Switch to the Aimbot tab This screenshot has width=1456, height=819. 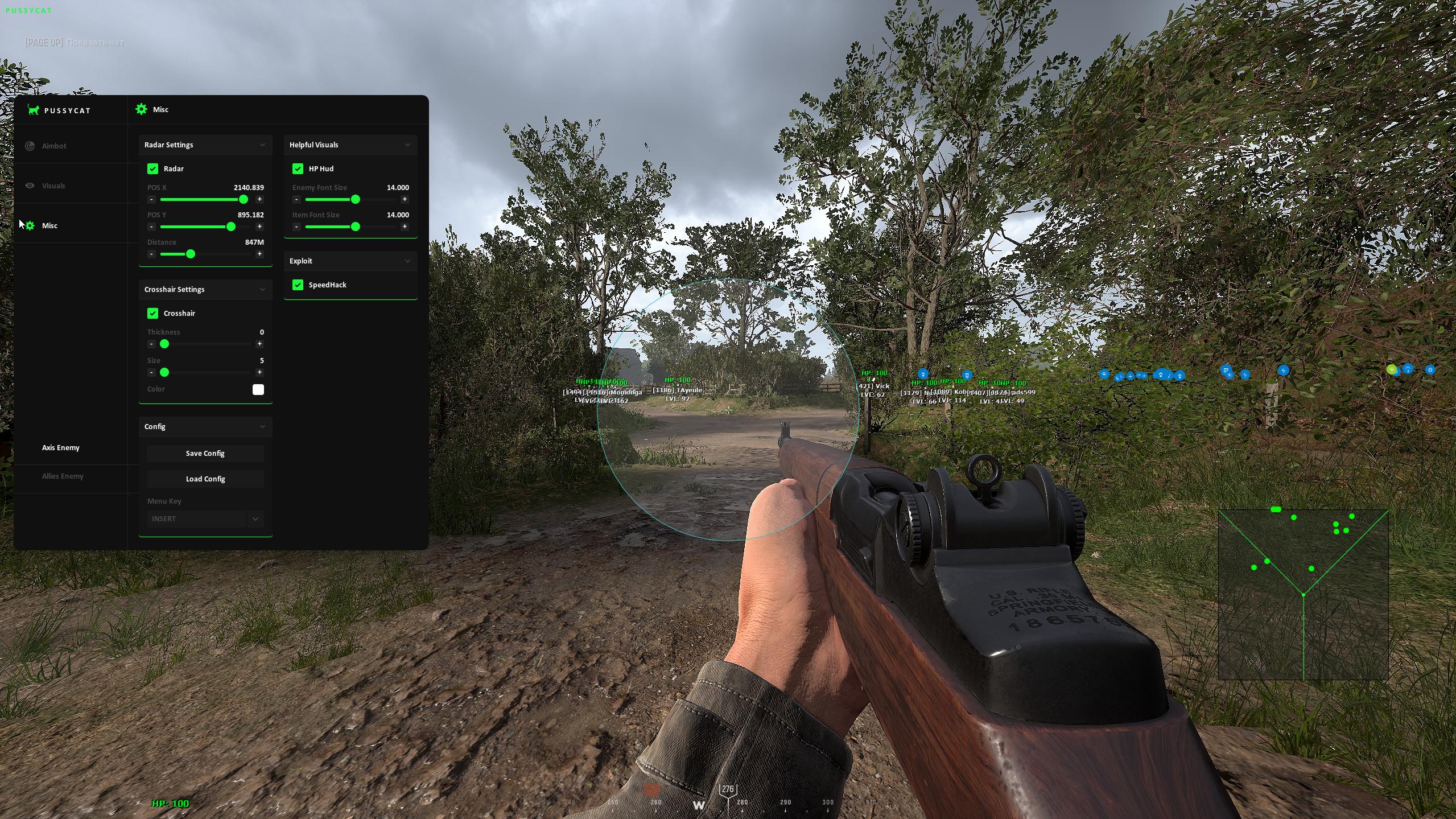(54, 146)
